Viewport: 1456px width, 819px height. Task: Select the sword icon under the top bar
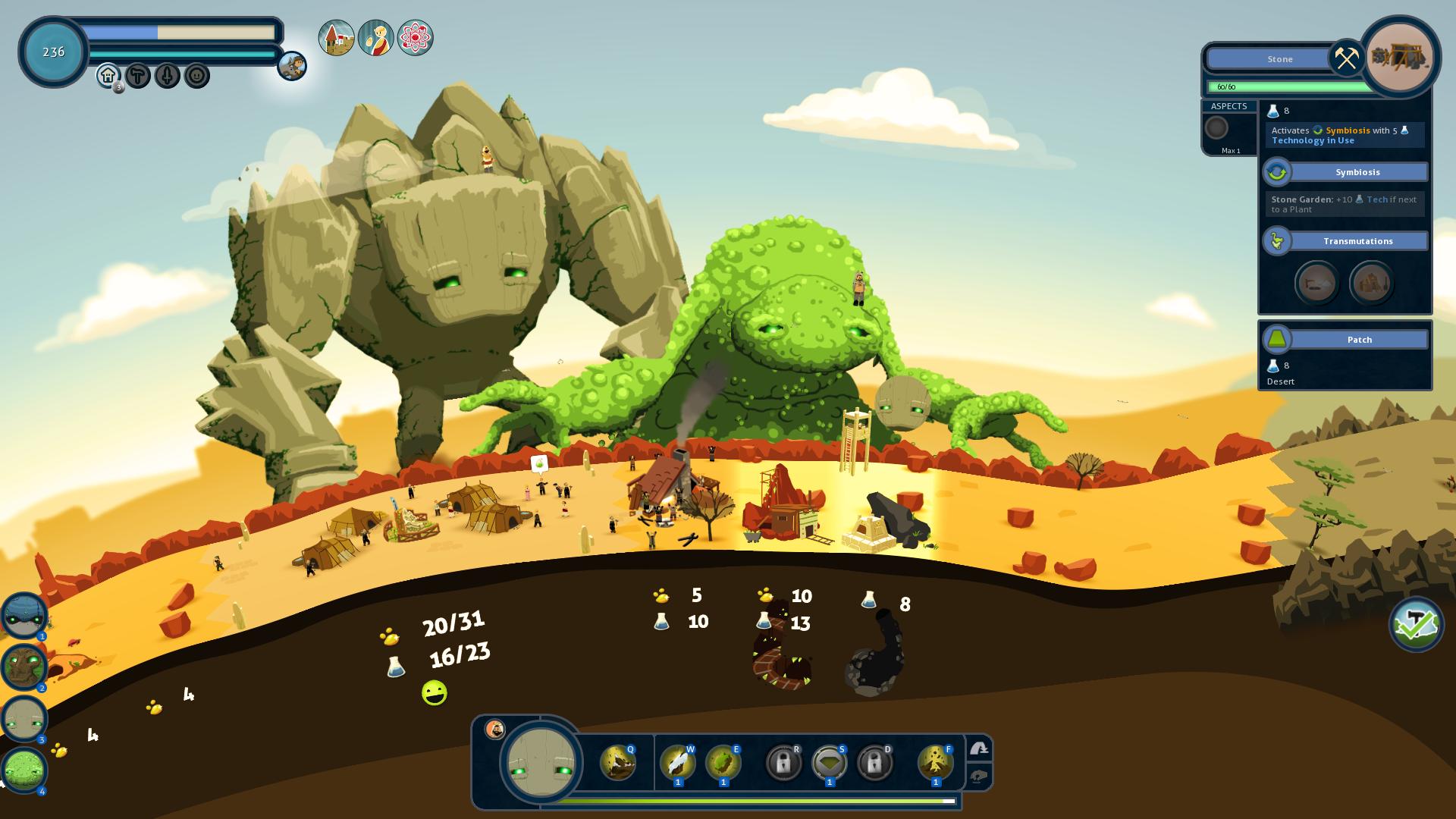(168, 76)
